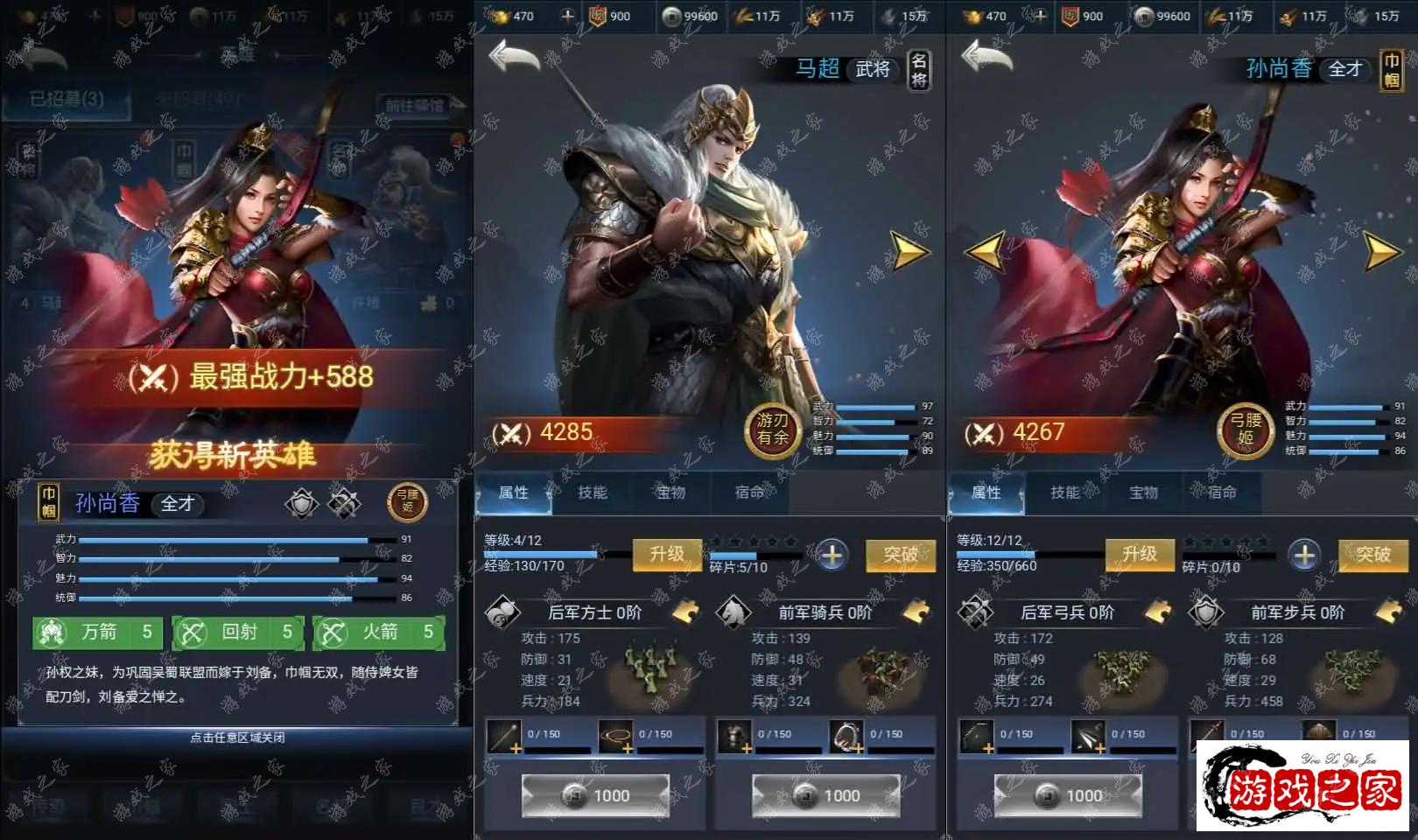Select the spear equipment slot under 后军方士

point(504,737)
